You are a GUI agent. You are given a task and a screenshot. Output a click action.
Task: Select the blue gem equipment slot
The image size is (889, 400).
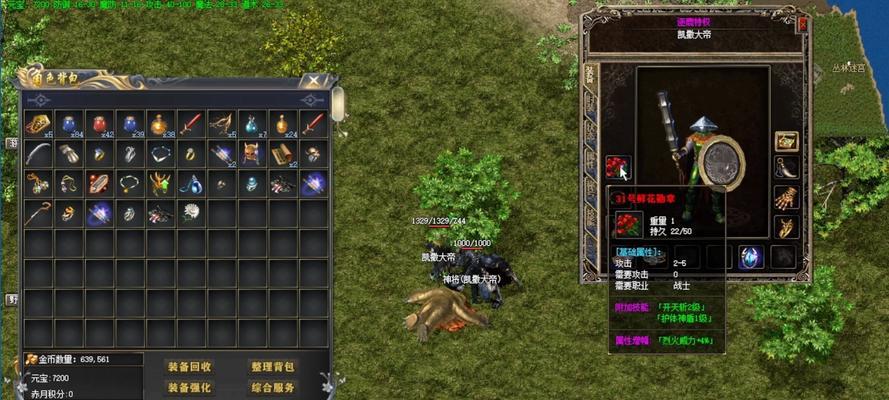click(x=751, y=257)
